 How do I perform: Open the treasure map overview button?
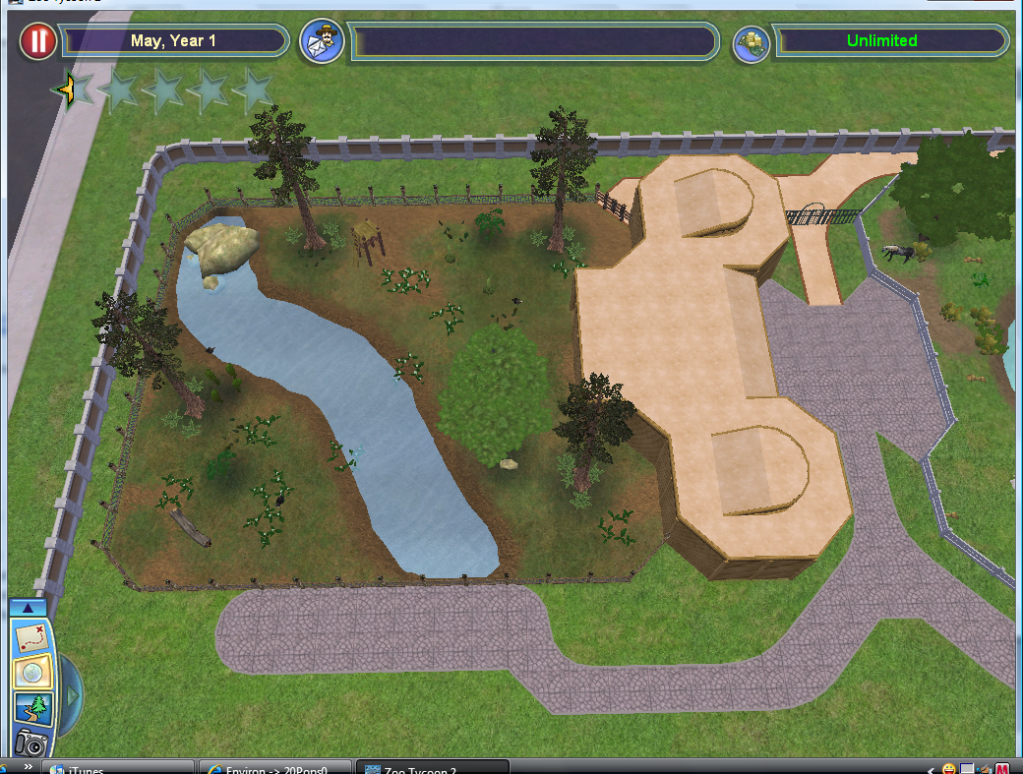click(x=31, y=637)
